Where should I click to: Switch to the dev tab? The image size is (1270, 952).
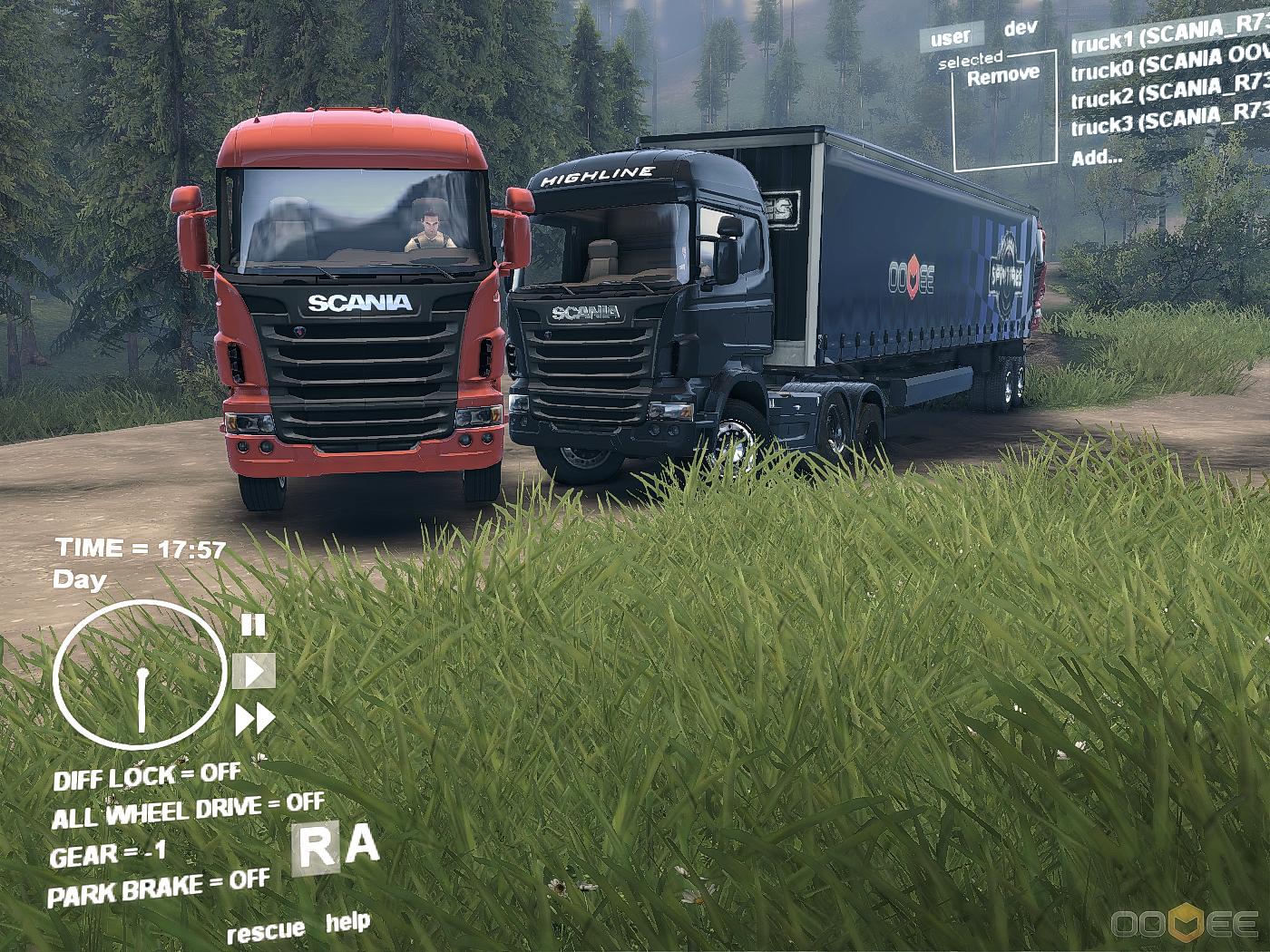1020,28
